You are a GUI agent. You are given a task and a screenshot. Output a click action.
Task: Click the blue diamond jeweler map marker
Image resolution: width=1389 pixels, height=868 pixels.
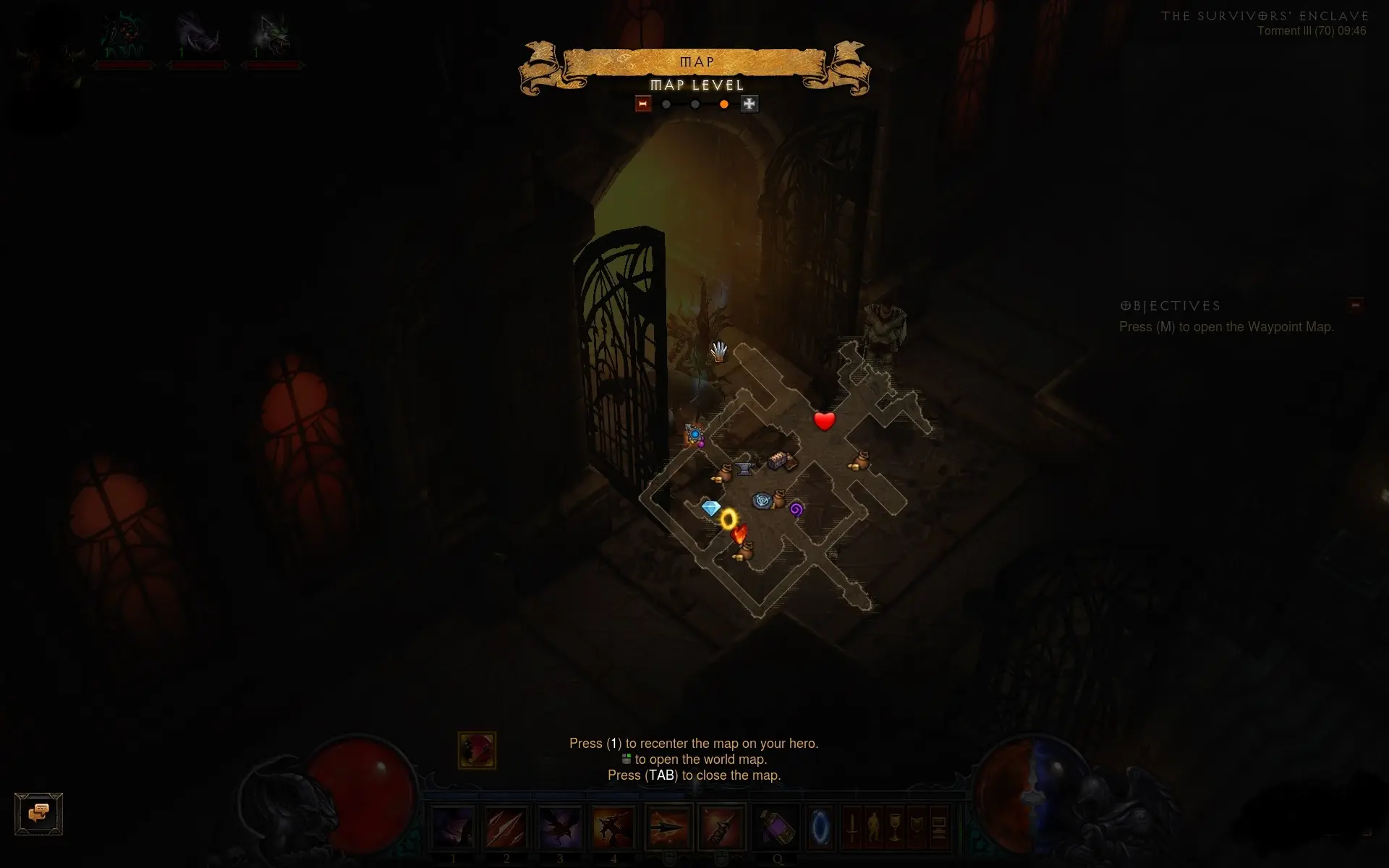click(x=711, y=508)
